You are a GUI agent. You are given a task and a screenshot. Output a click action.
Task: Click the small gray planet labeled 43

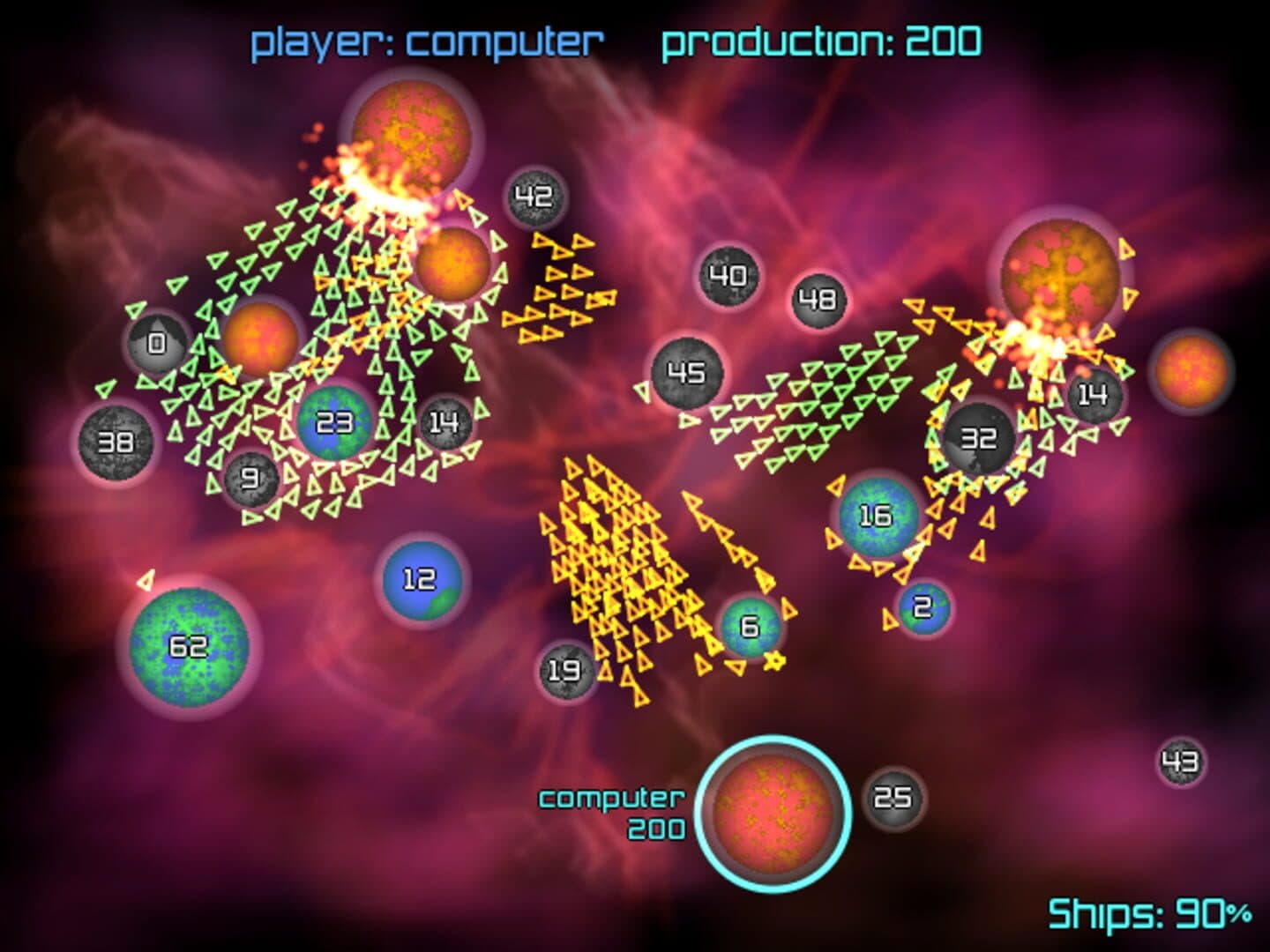click(x=1181, y=762)
